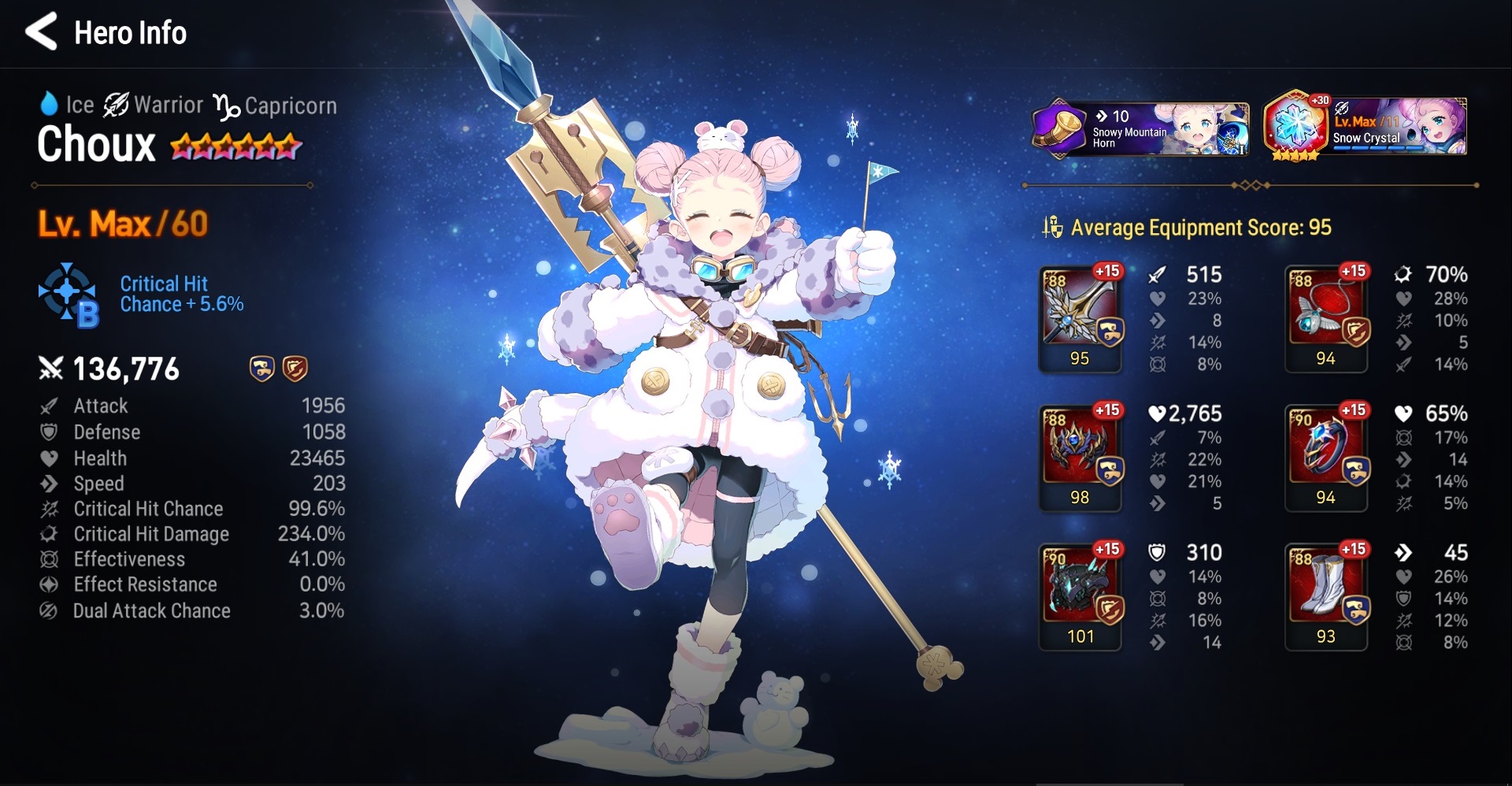Screen dimensions: 1512x786
Task: Inspect the white boots with 45 speed
Action: tap(1327, 596)
